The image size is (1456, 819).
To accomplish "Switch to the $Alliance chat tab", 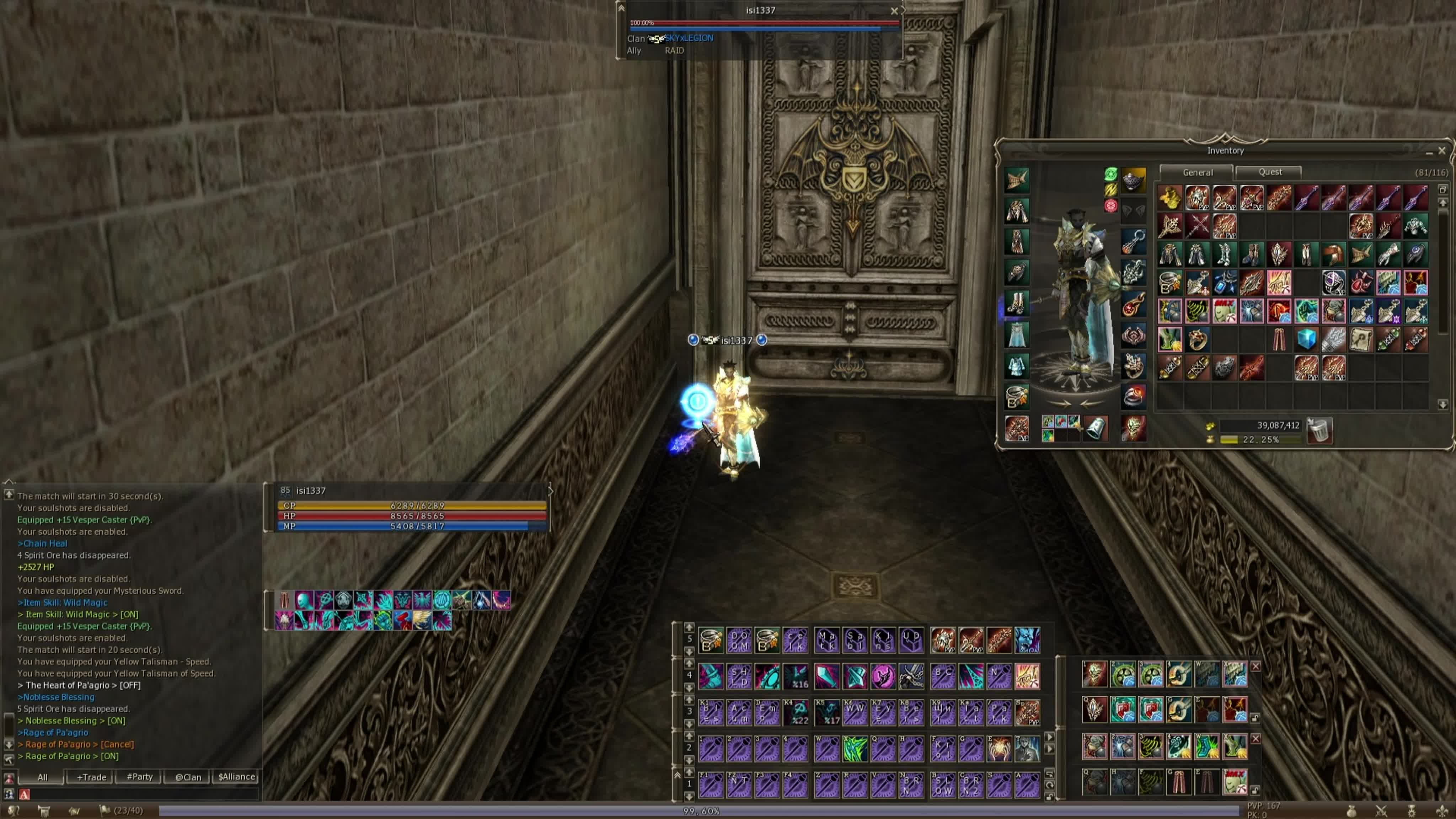I will click(236, 777).
